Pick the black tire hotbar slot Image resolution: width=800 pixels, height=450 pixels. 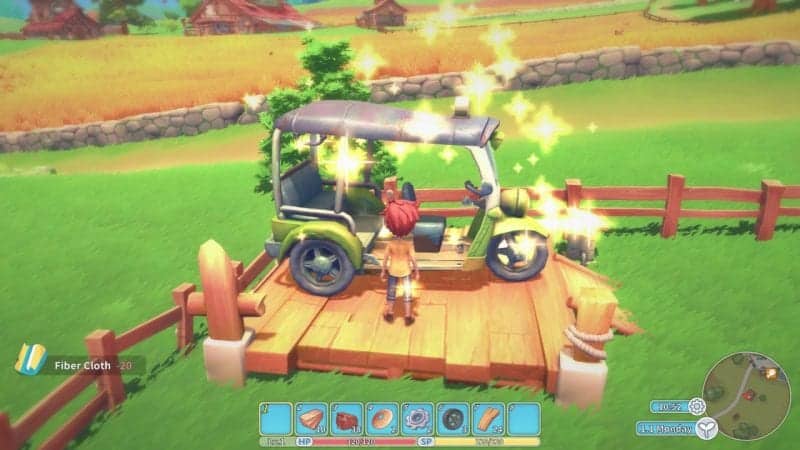point(452,418)
